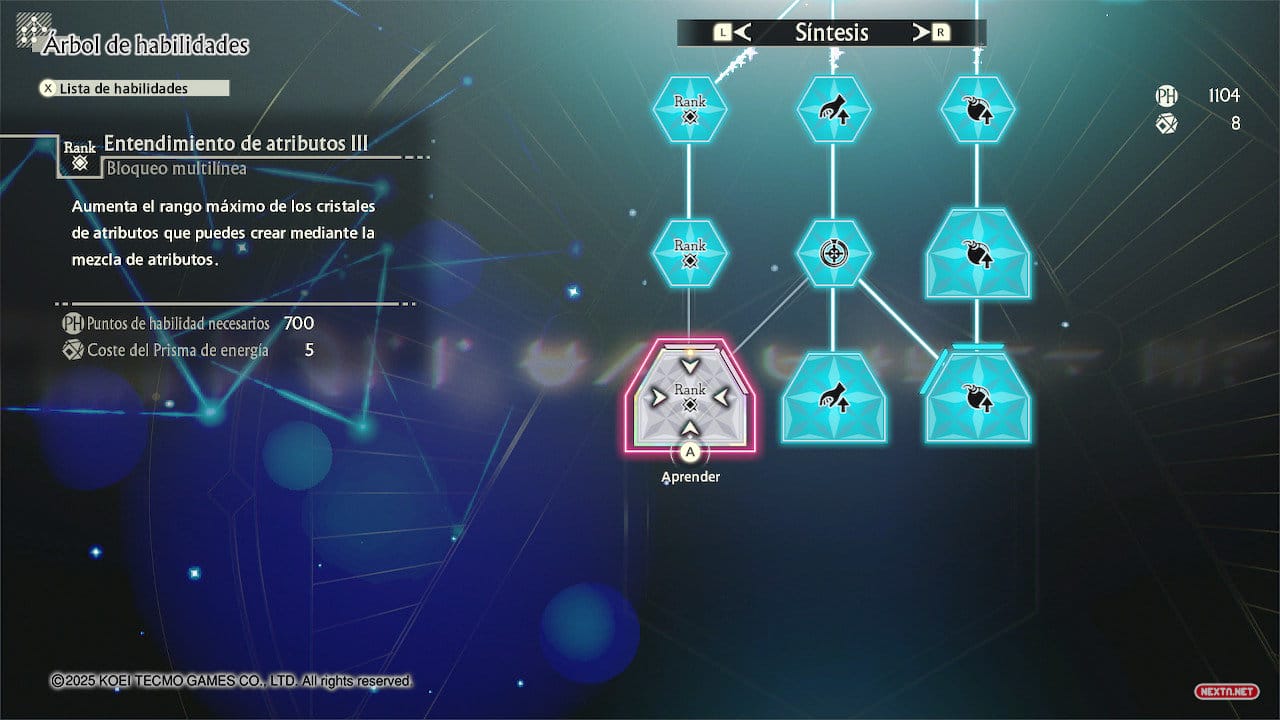This screenshot has width=1280, height=720.
Task: Select the hexagon node with hand icon
Action: pos(833,108)
